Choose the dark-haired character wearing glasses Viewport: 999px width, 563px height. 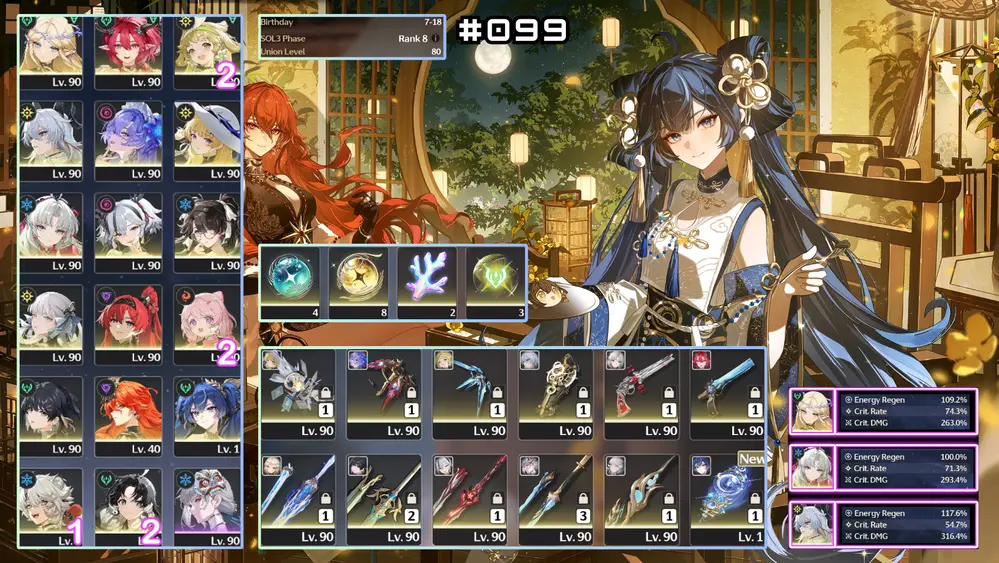click(207, 229)
